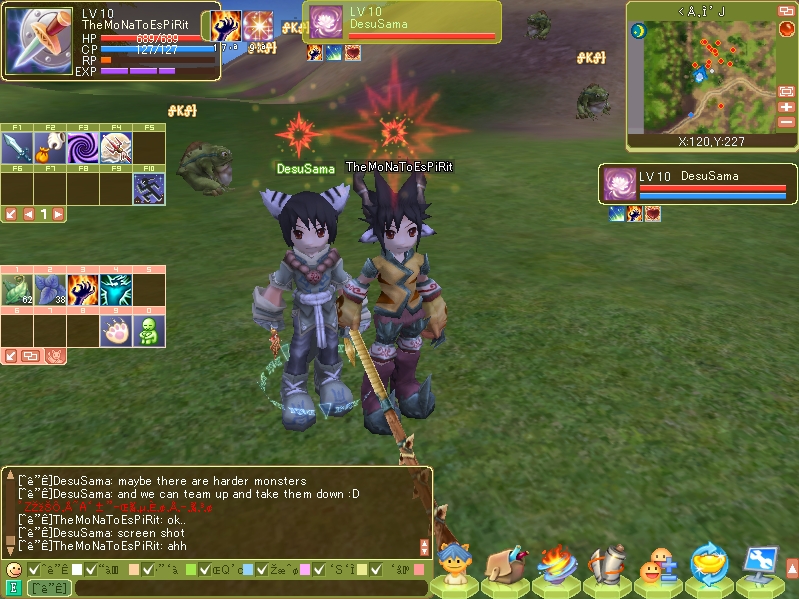Go to the previous F-key hotbar page
This screenshot has height=599, width=799.
[28, 214]
